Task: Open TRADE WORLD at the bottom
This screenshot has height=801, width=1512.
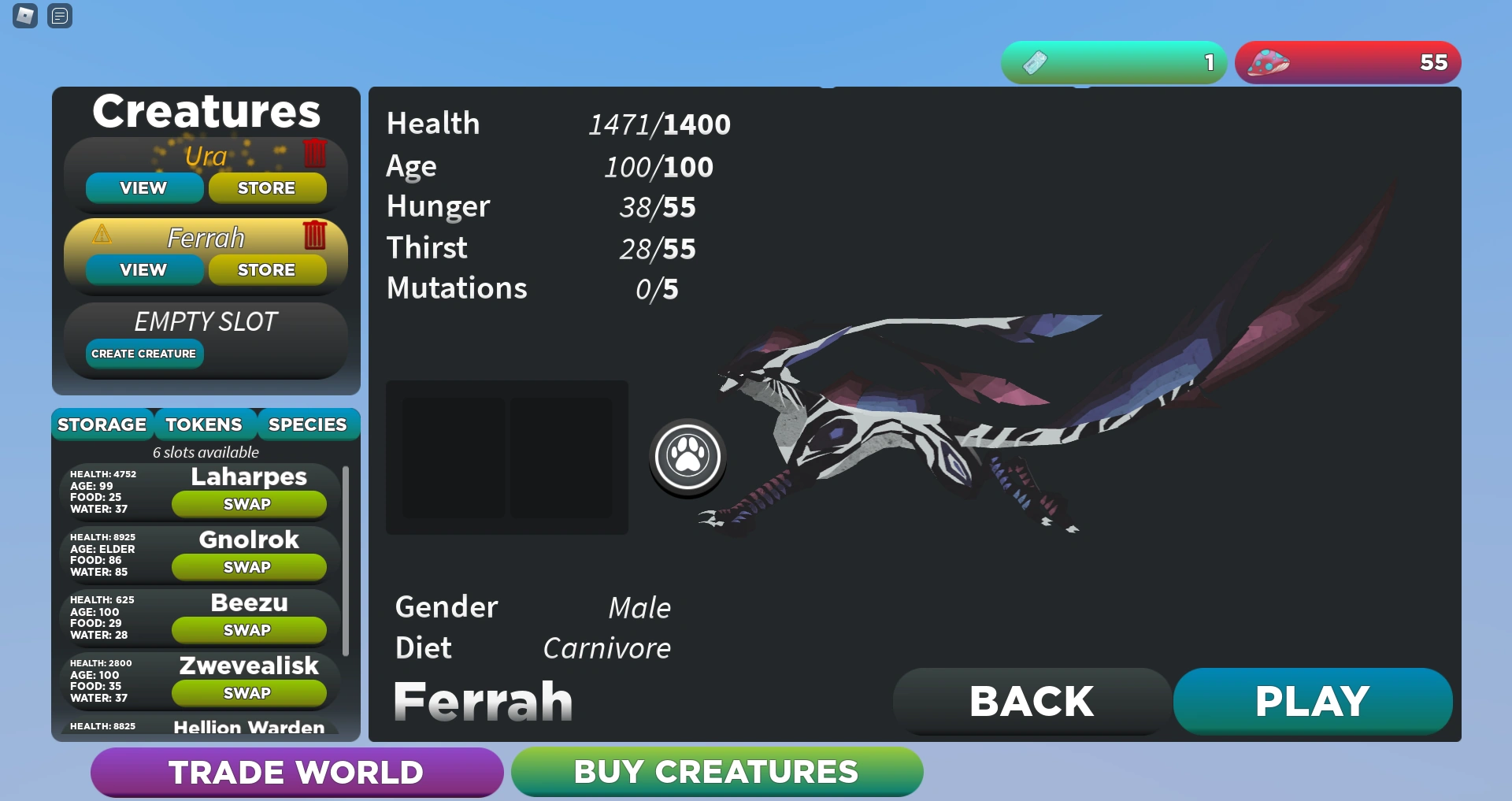Action: click(x=297, y=772)
